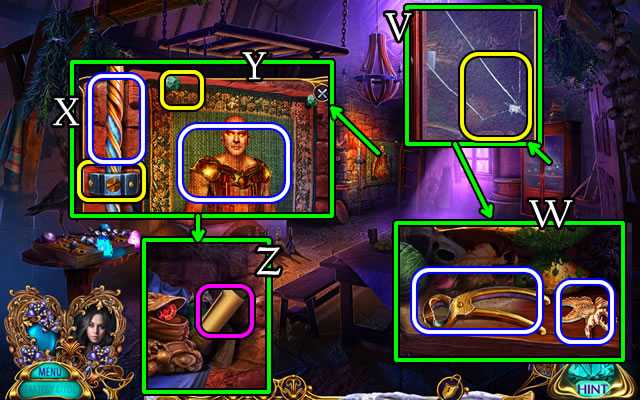Image resolution: width=640 pixels, height=400 pixels.
Task: Close the zoomed tapestry popup
Action: [x=321, y=93]
